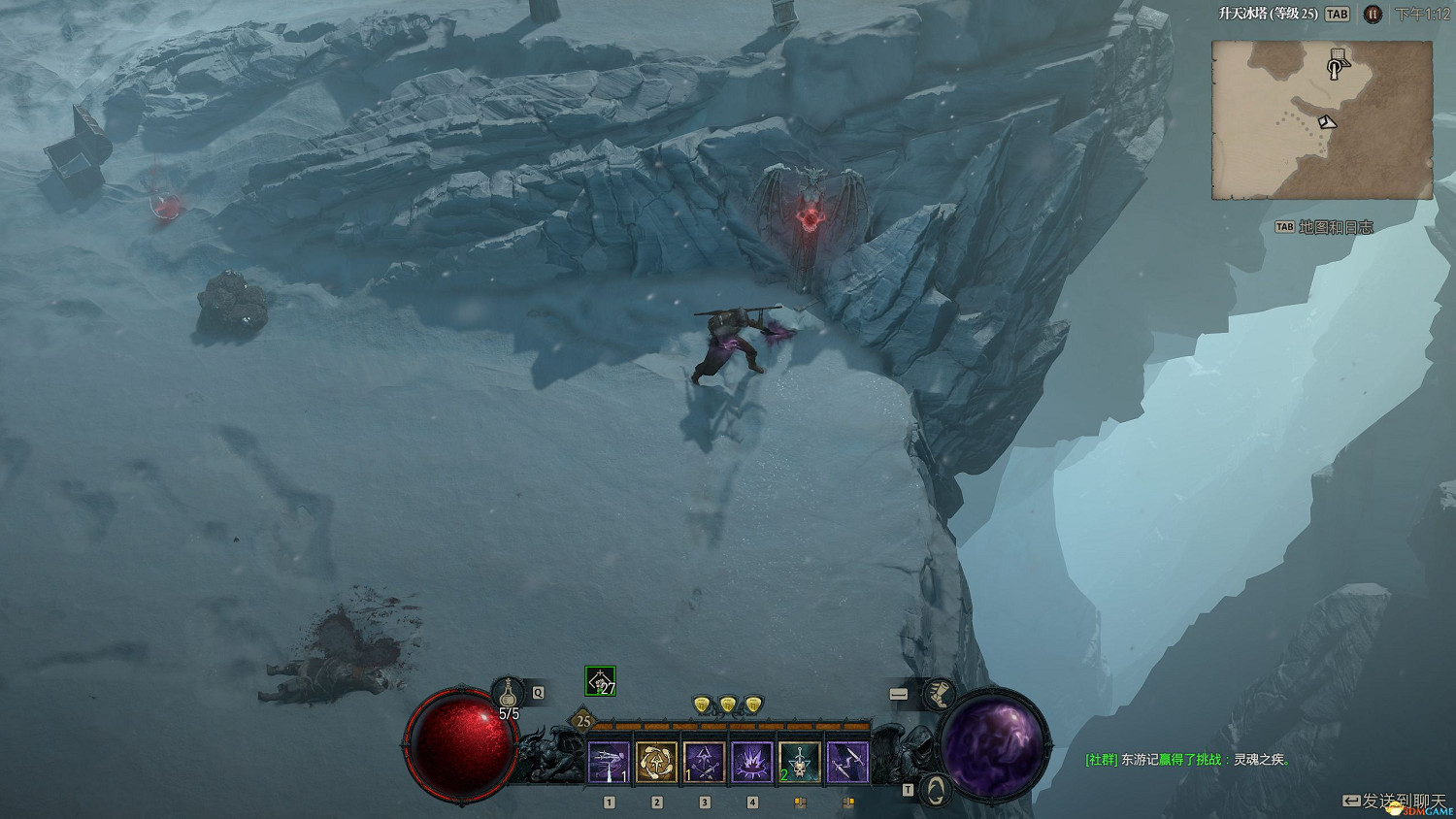Activate the twin daggers skill in the last slot
This screenshot has height=819, width=1456.
pyautogui.click(x=847, y=763)
